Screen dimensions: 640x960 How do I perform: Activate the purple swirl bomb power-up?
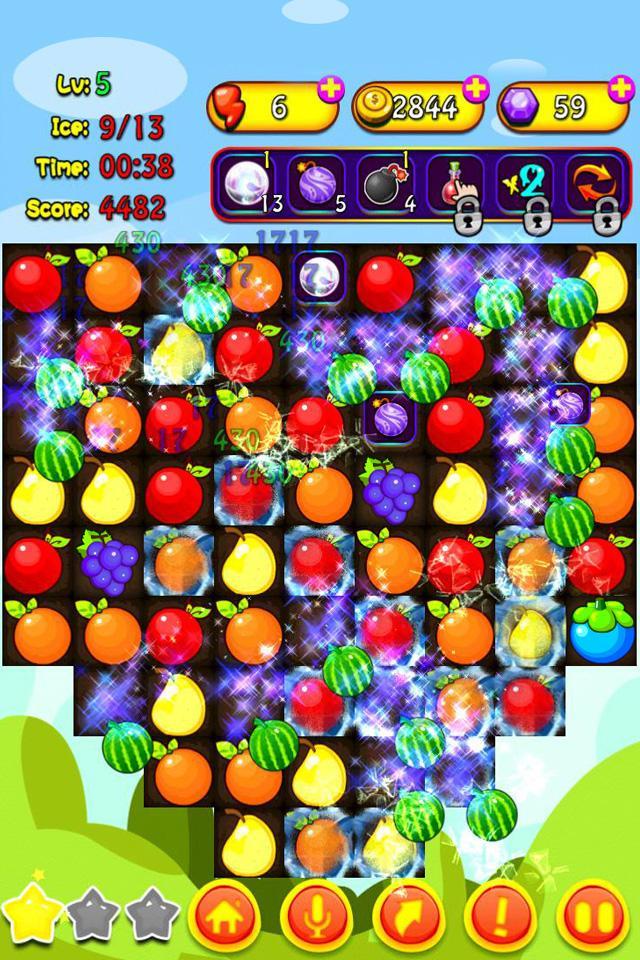pos(316,184)
